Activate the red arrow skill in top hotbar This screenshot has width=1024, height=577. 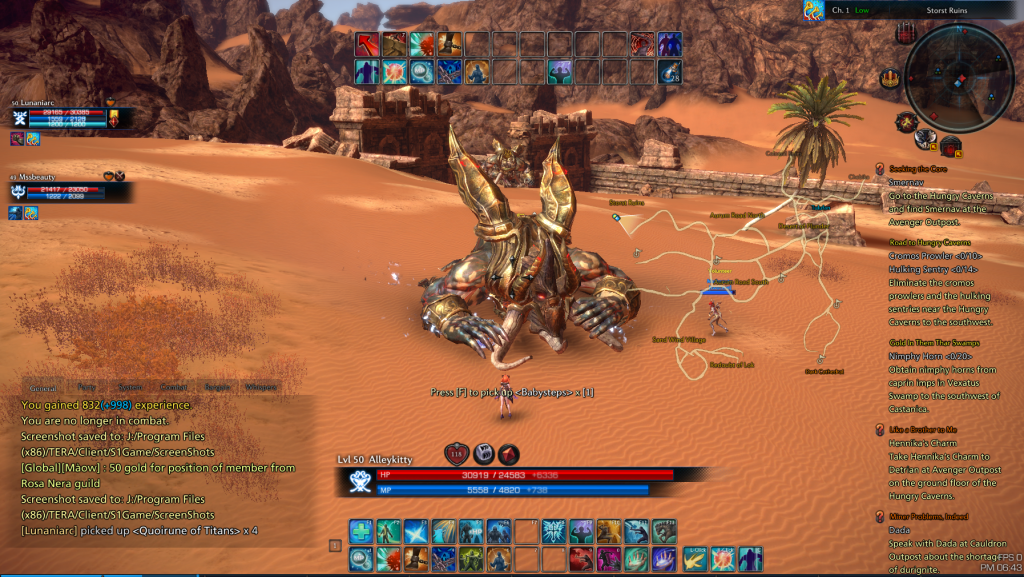(367, 45)
